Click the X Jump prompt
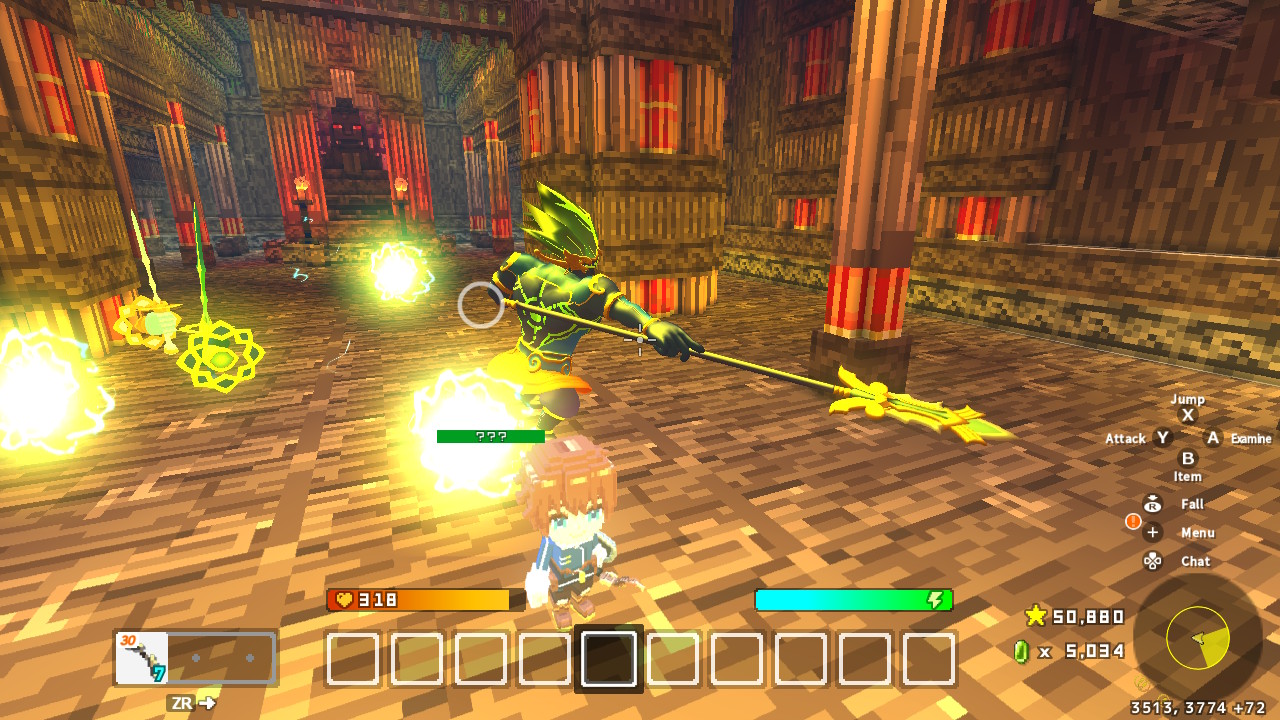The height and width of the screenshot is (720, 1280). pos(1188,414)
